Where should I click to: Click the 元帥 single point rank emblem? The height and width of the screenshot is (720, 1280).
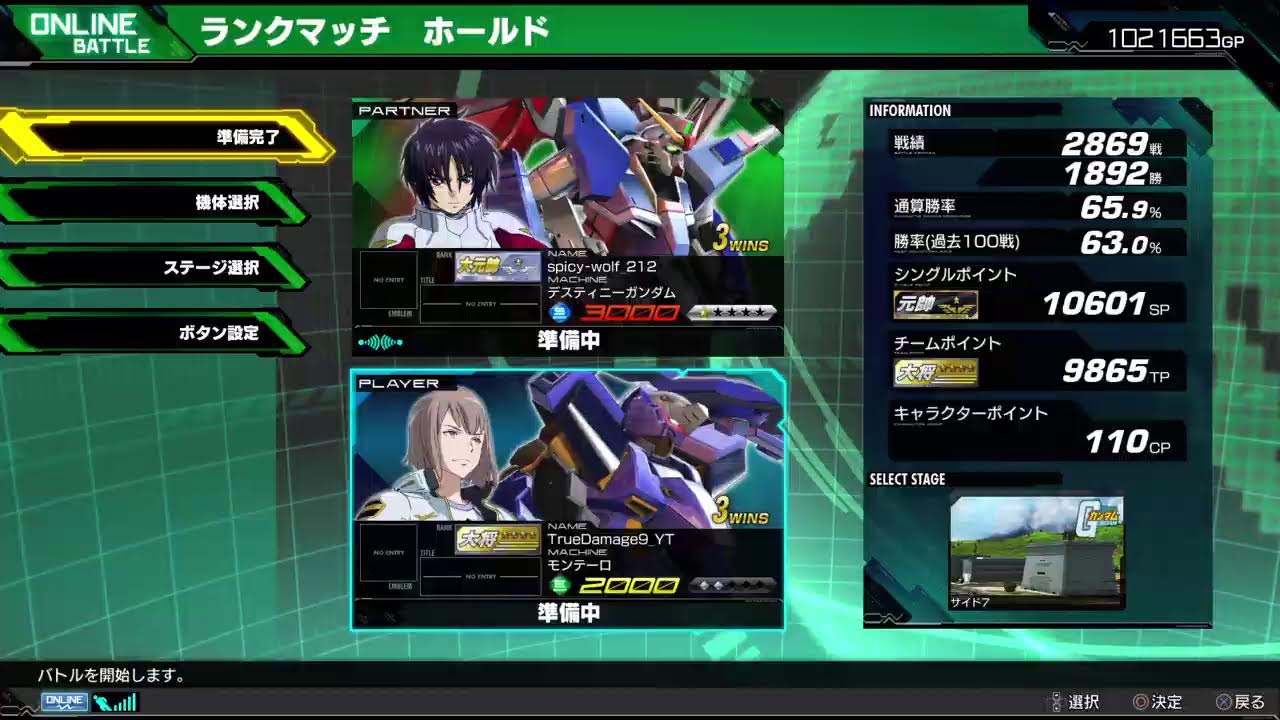(934, 304)
